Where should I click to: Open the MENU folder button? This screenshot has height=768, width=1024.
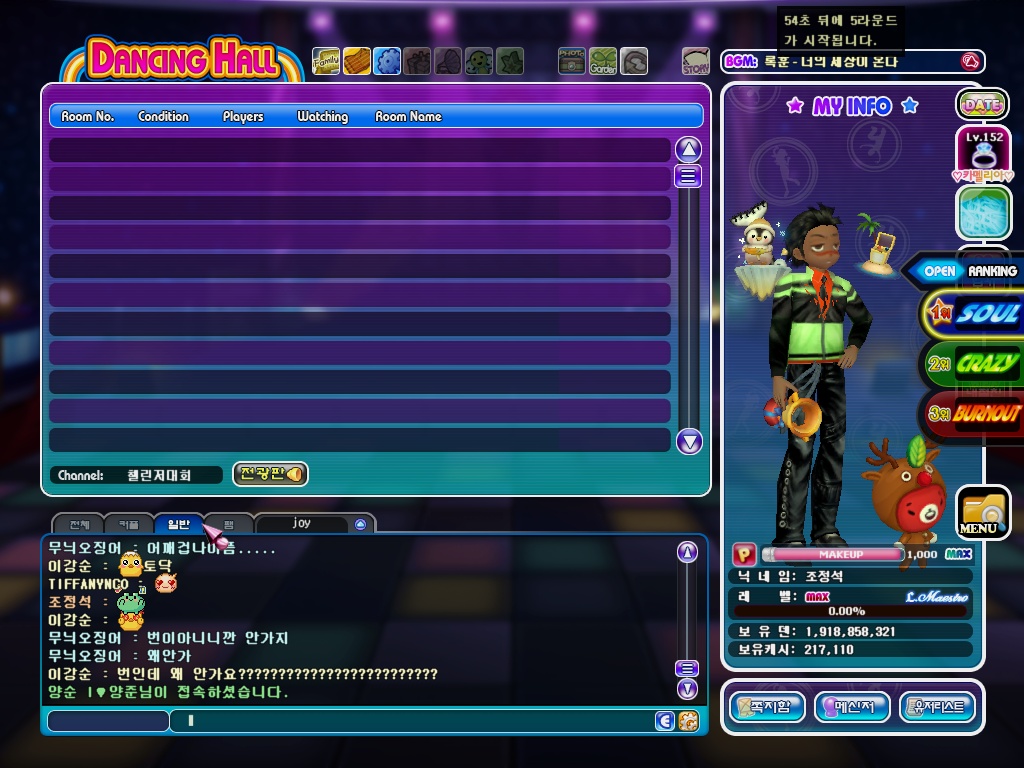[982, 512]
